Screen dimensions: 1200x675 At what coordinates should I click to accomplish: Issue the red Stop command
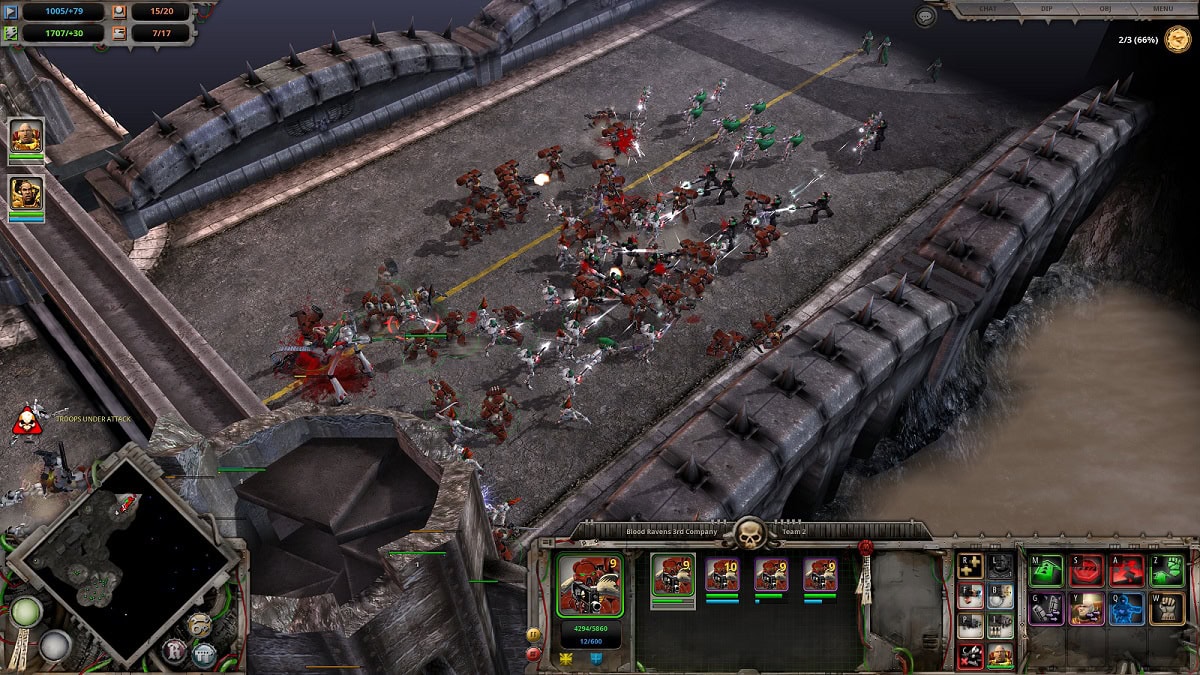[1086, 570]
